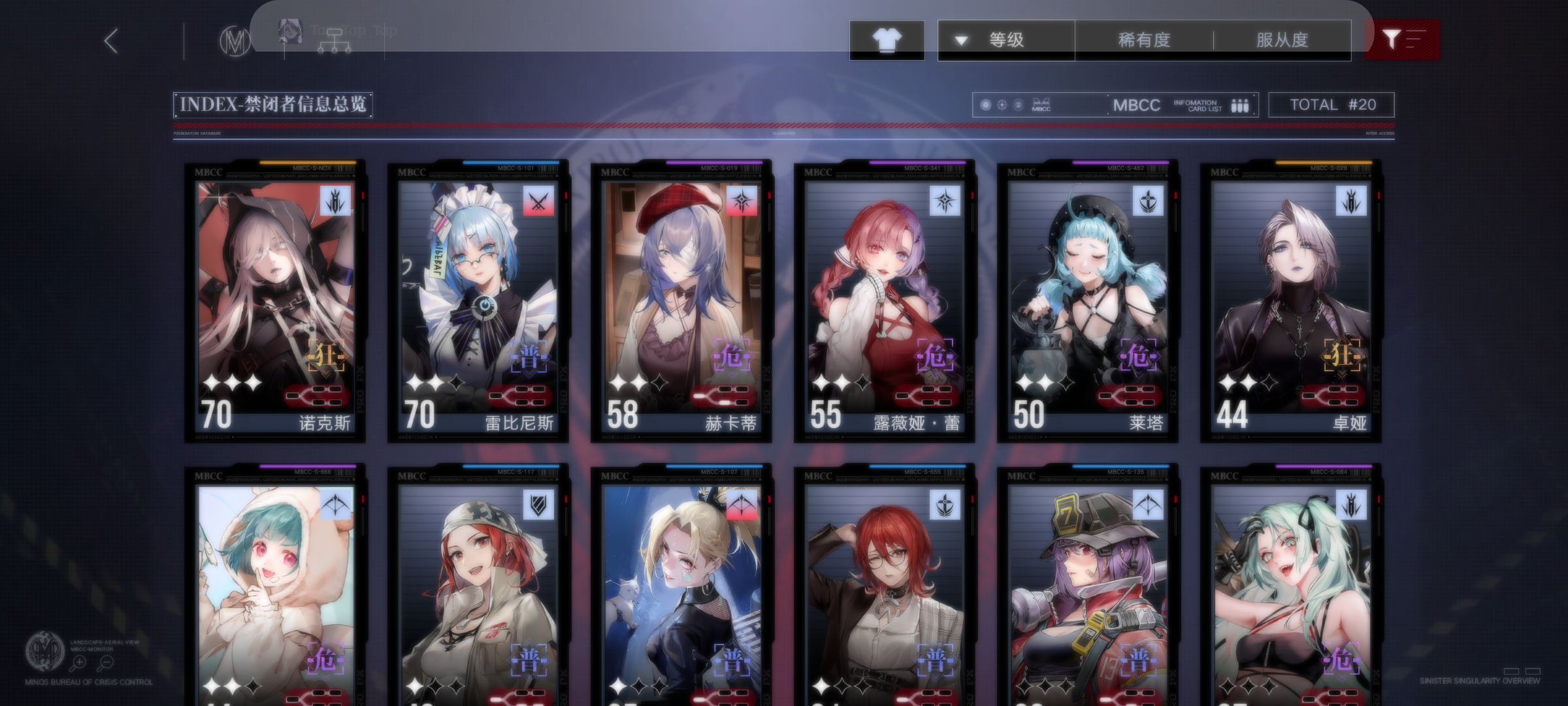Select the outfit shirt icon in the toolbar
The height and width of the screenshot is (706, 1568).
click(x=887, y=39)
